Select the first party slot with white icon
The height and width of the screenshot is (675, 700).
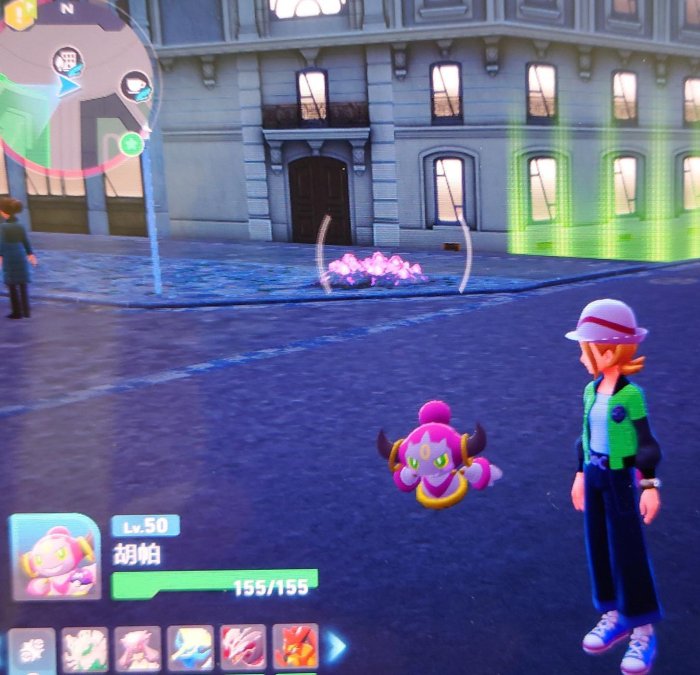(31, 648)
